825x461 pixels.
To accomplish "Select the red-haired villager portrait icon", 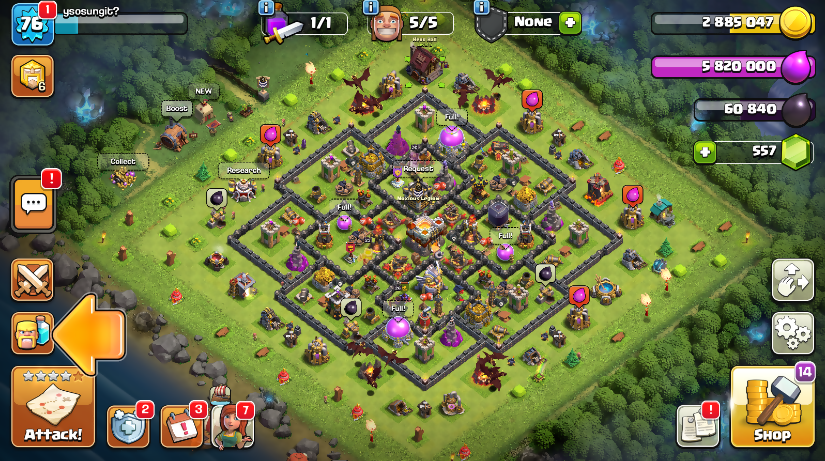I will 230,424.
